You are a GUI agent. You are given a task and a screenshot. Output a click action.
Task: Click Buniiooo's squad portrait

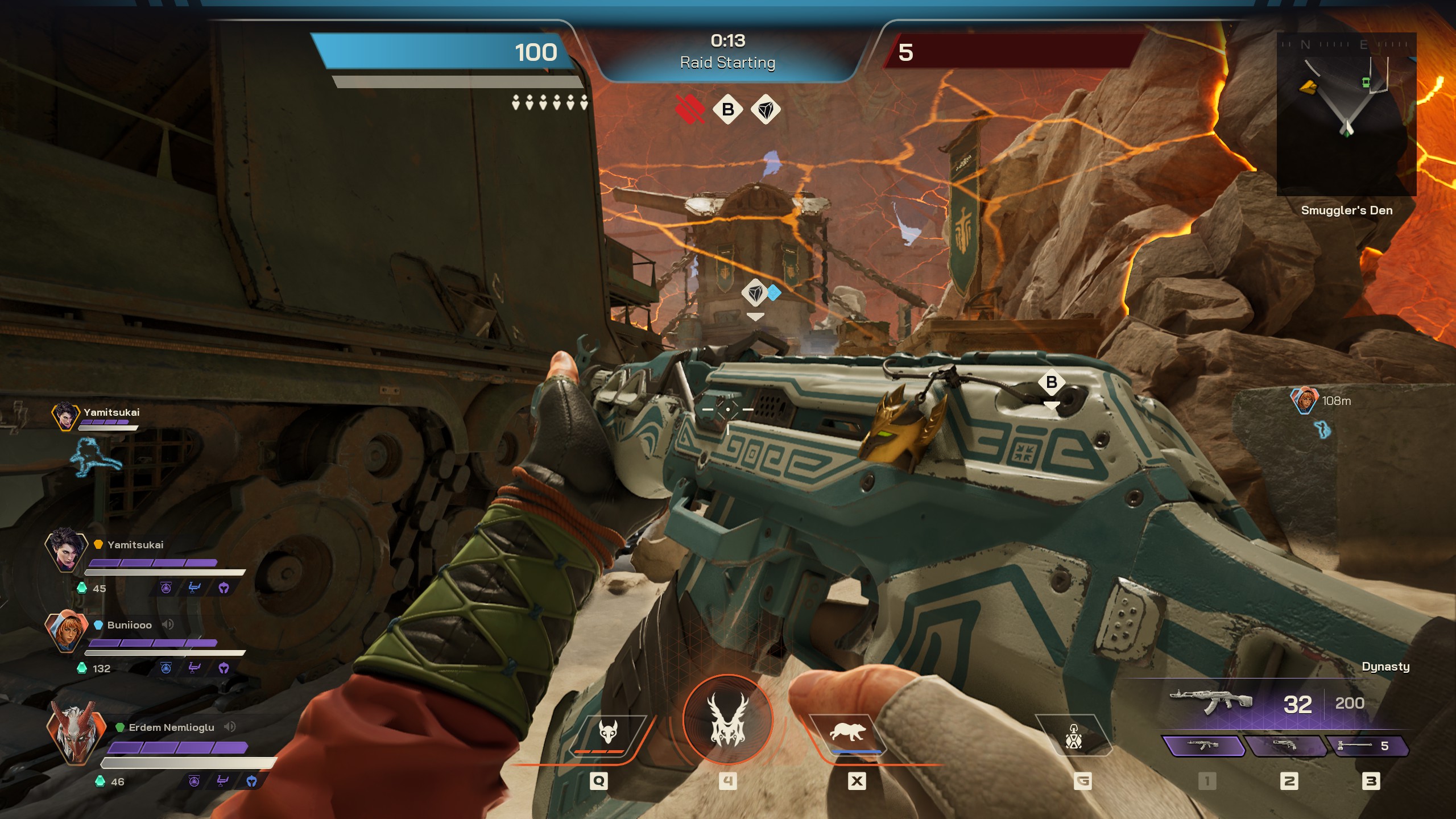tap(66, 631)
